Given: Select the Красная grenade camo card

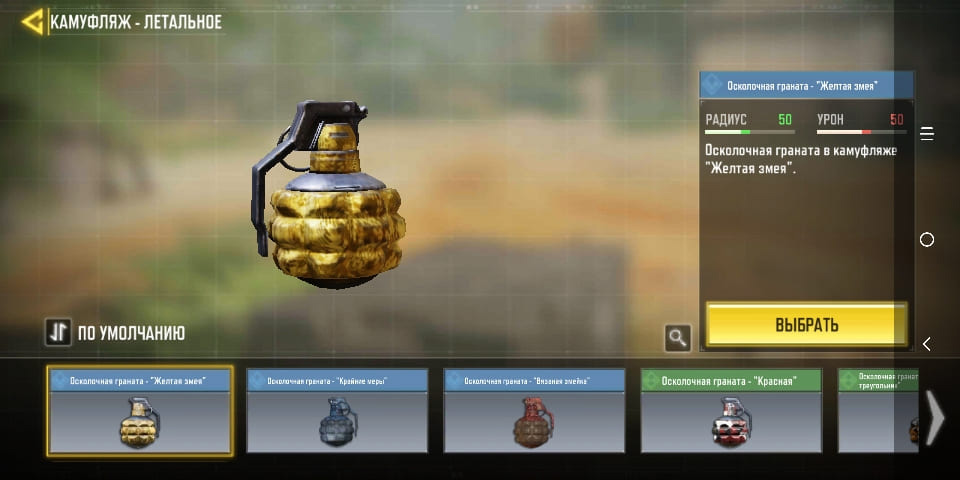Looking at the screenshot, I should click(x=731, y=411).
